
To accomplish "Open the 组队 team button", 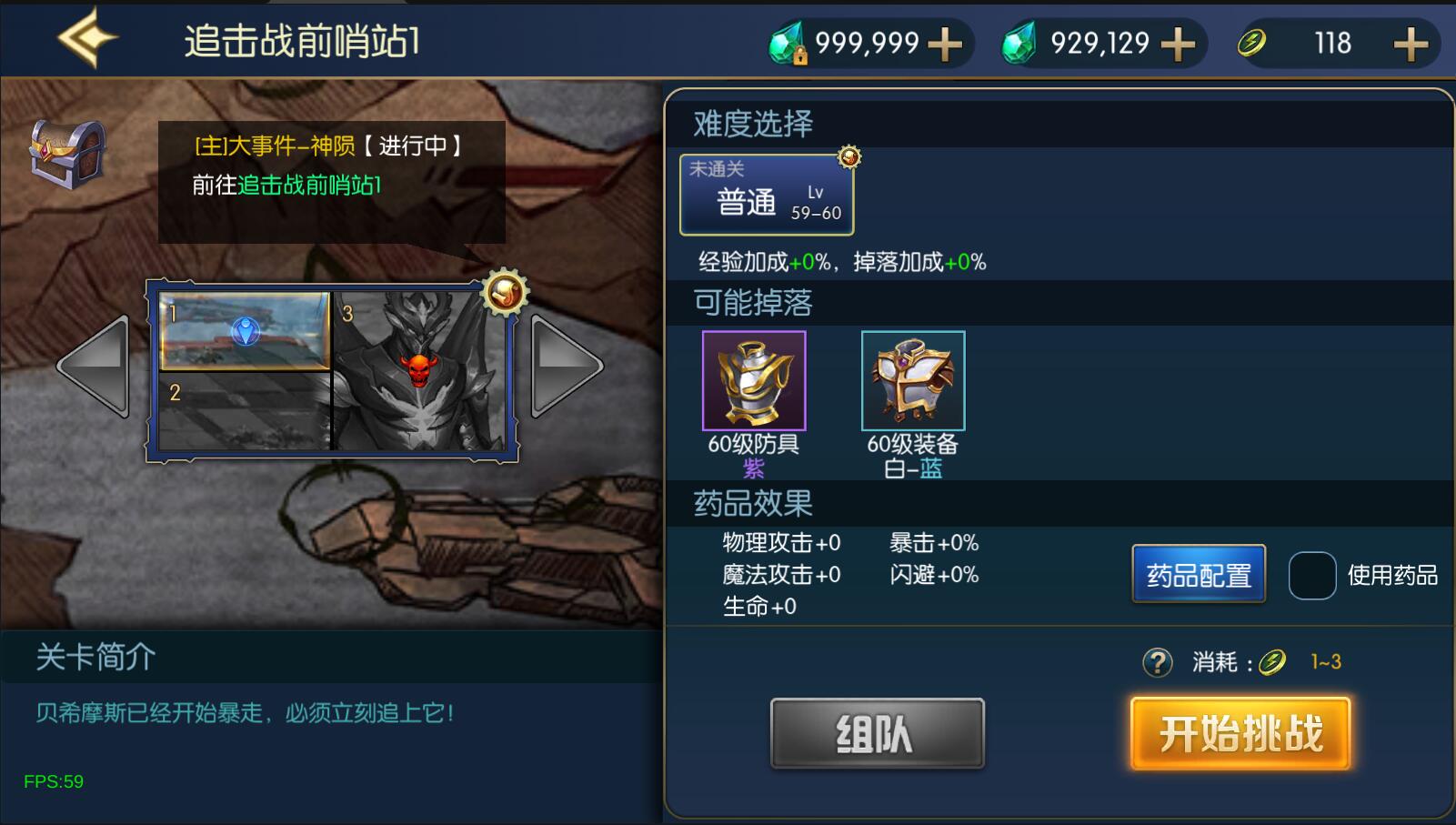I will (877, 733).
